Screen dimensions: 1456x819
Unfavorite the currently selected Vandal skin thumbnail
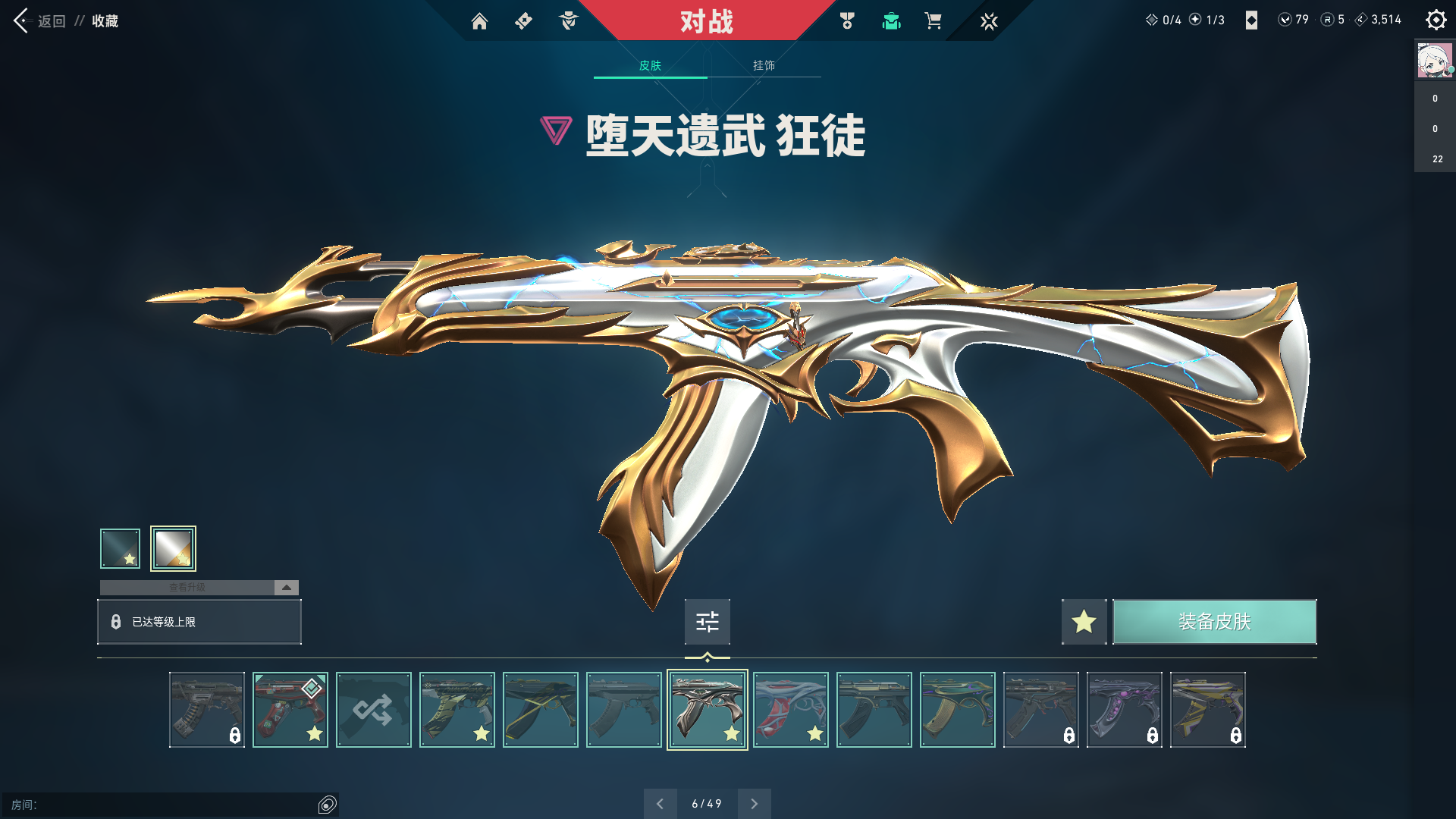pos(731,733)
